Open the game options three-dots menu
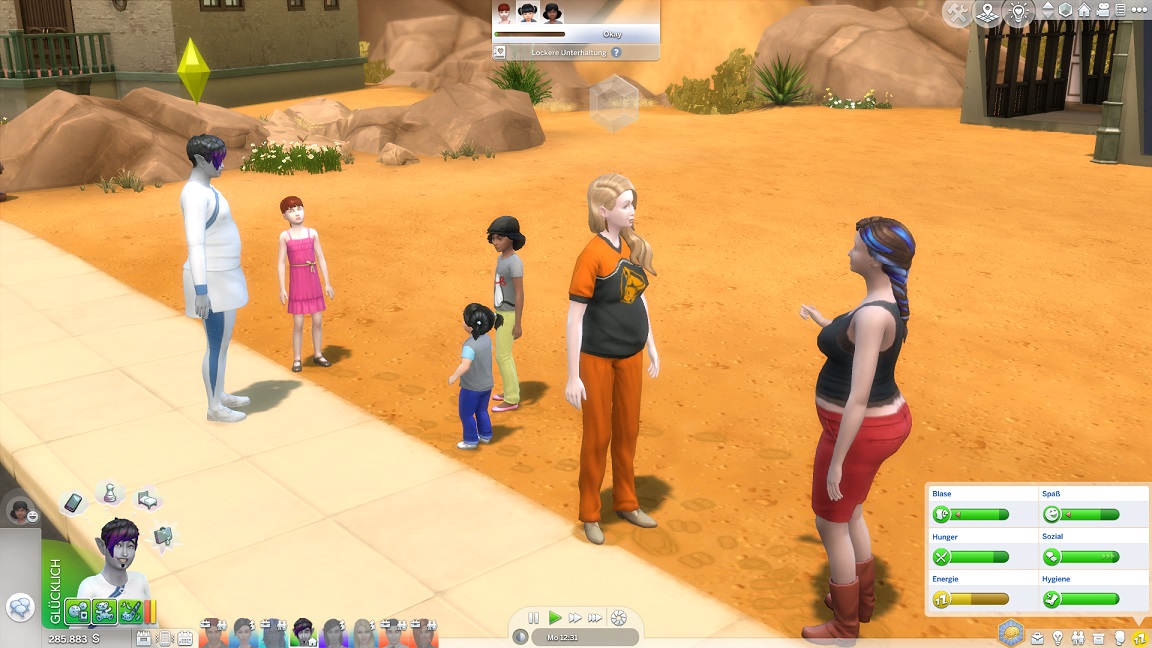The image size is (1152, 648). point(1139,10)
